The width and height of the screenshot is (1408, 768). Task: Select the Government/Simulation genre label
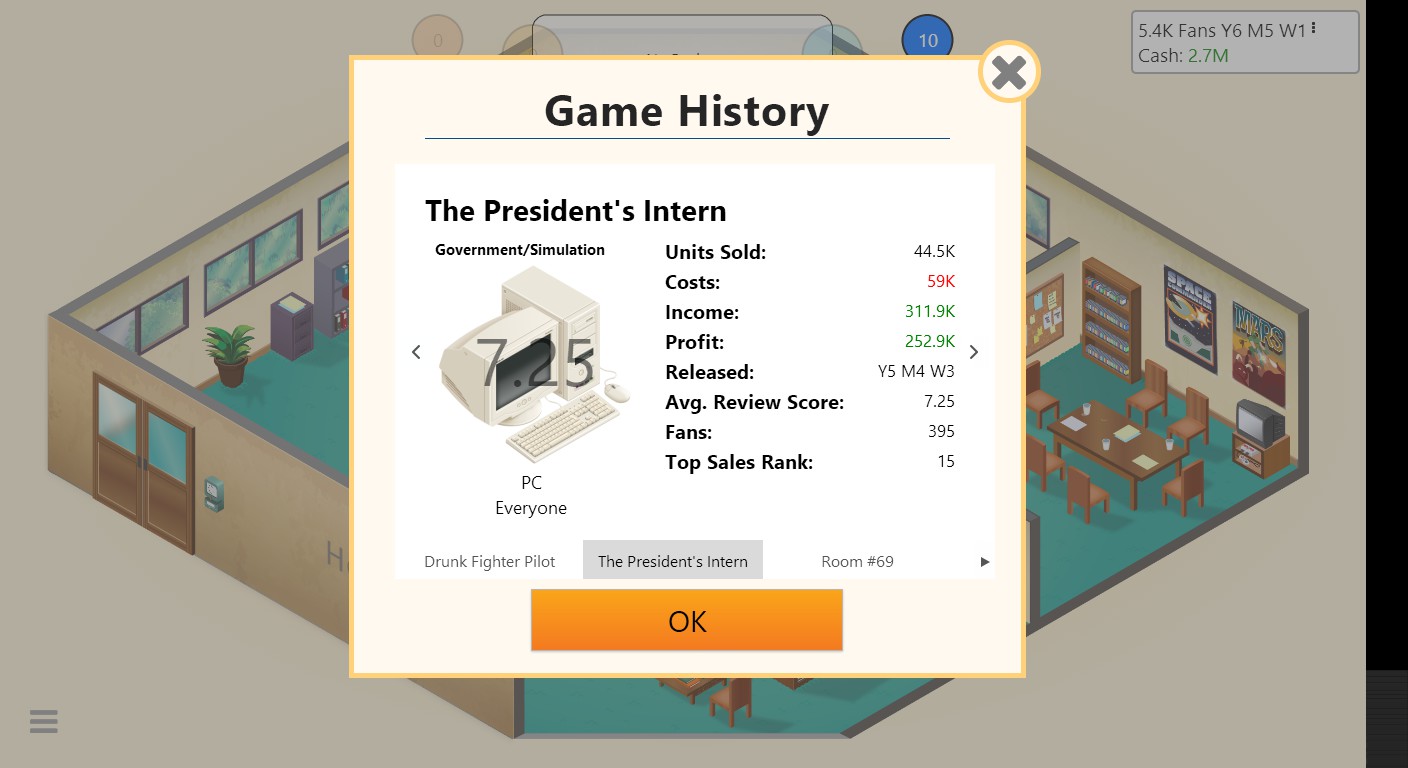(519, 249)
